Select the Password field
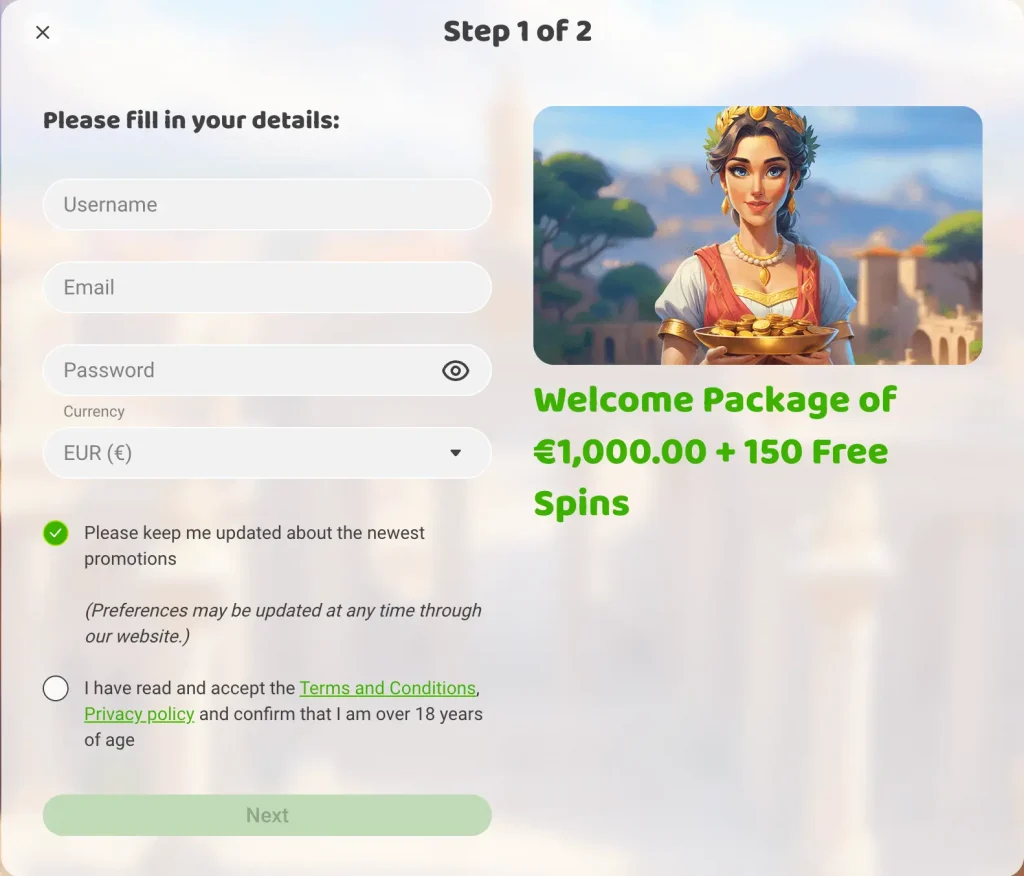 click(x=240, y=371)
